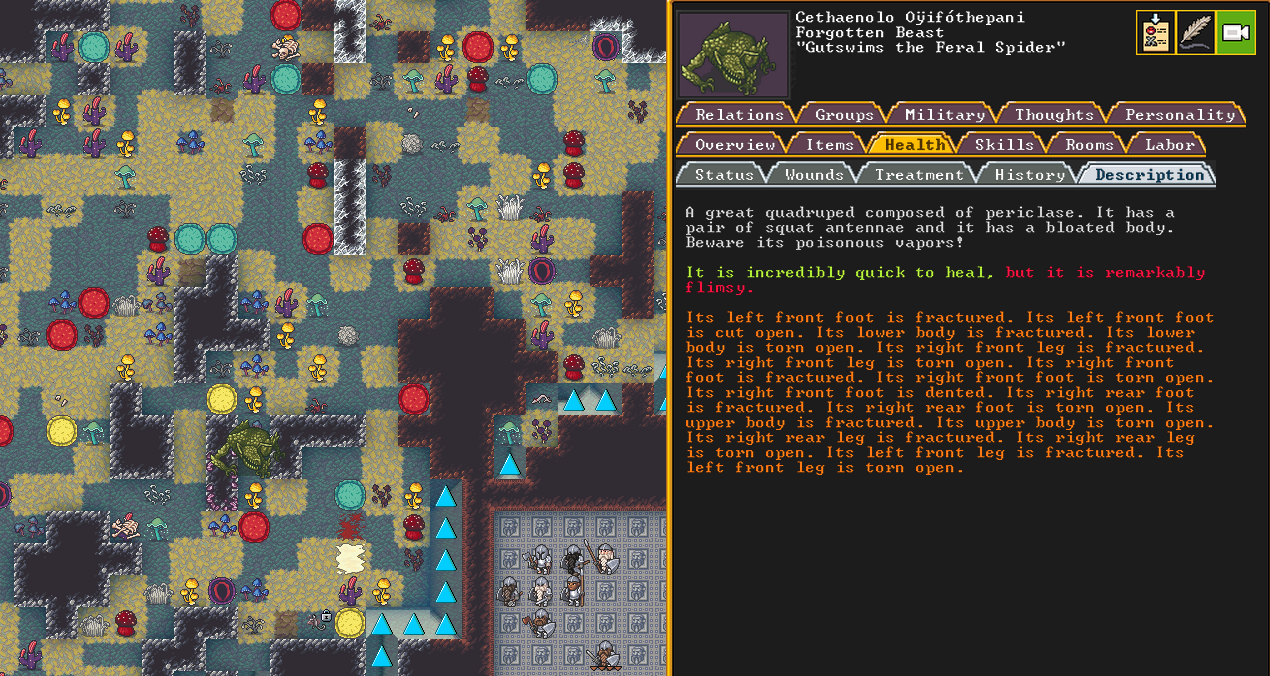Switch to the Overview tab
The height and width of the screenshot is (676, 1270).
pyautogui.click(x=734, y=145)
